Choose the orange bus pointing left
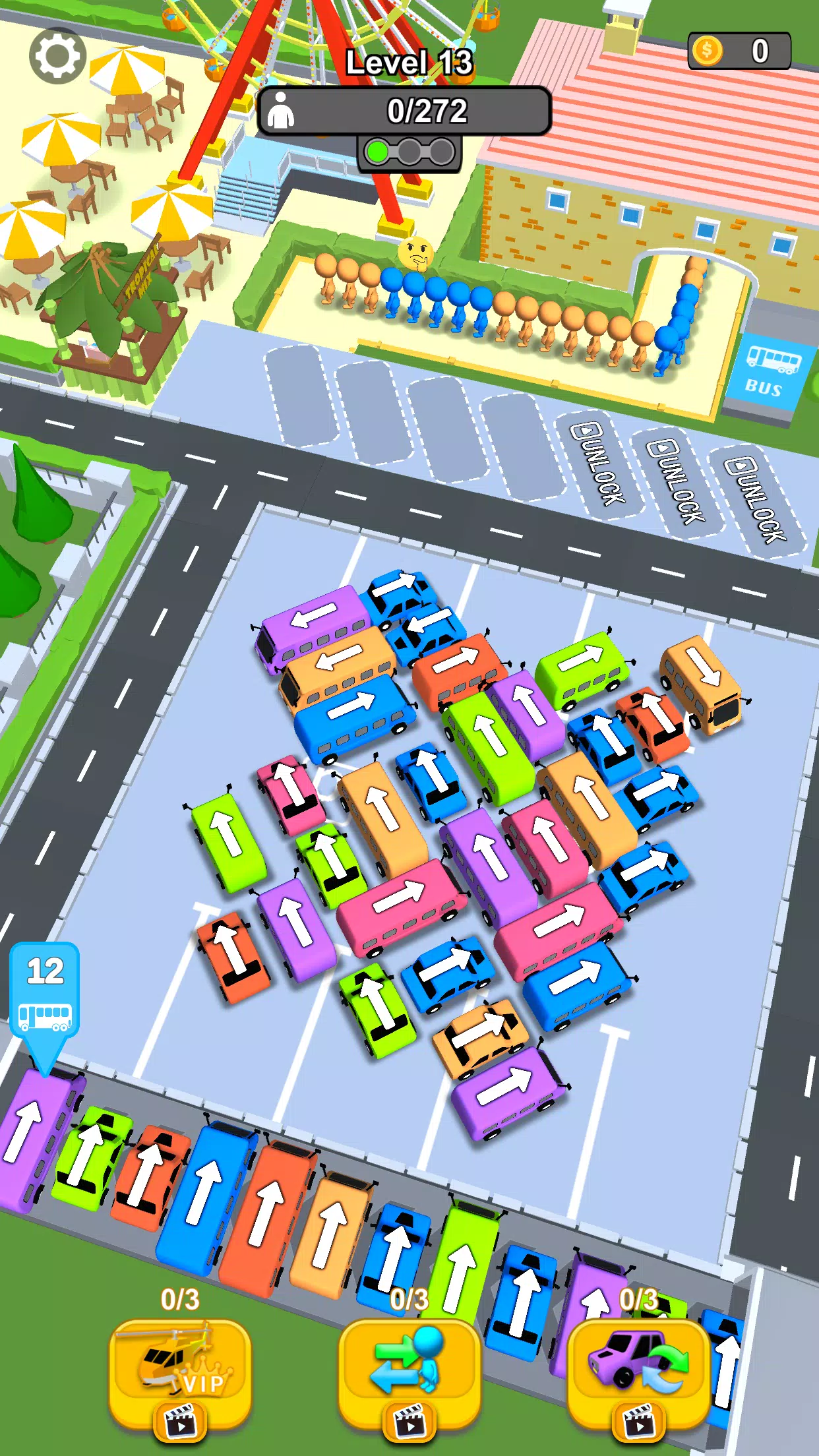The height and width of the screenshot is (1456, 819). click(x=338, y=663)
